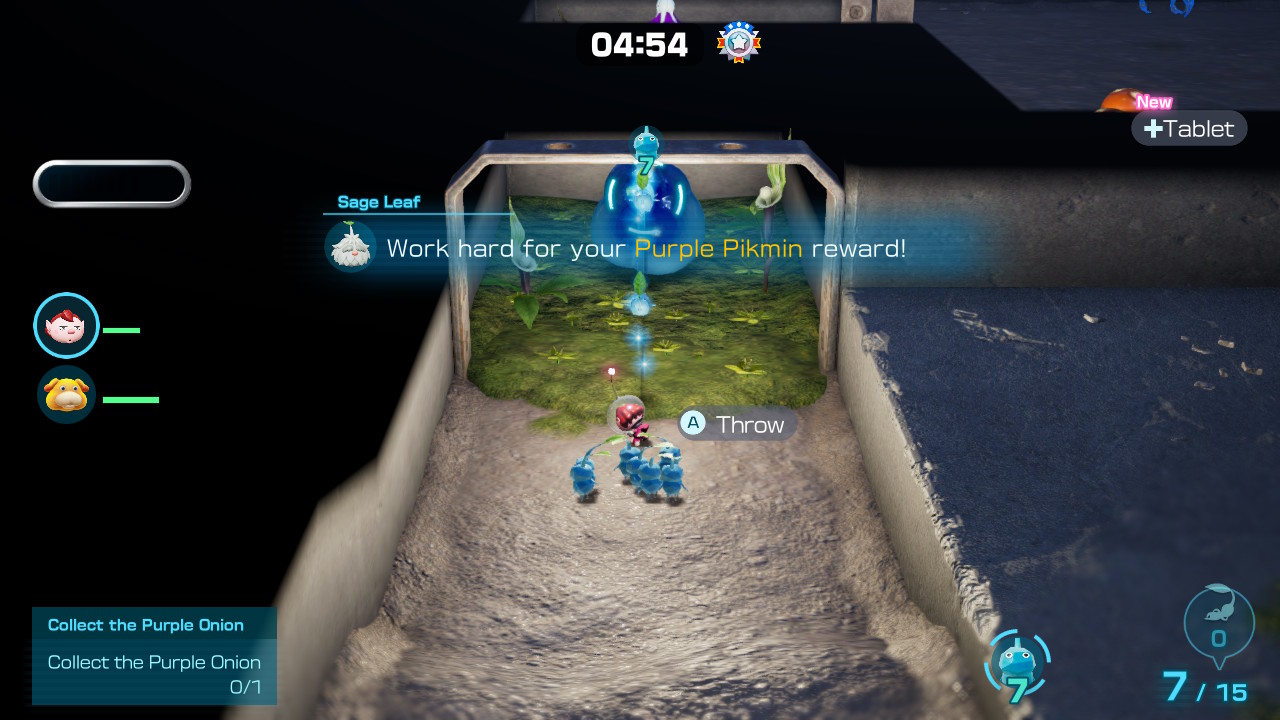Expand the empty capsule gauge top left
Screen dimensions: 1280x720
[x=111, y=183]
